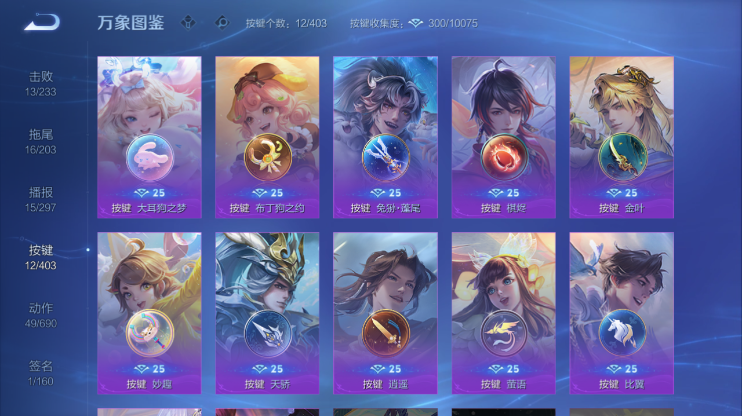Viewport: 742px width, 416px height.
Task: Select the 播报 category tab
Action: [x=41, y=199]
